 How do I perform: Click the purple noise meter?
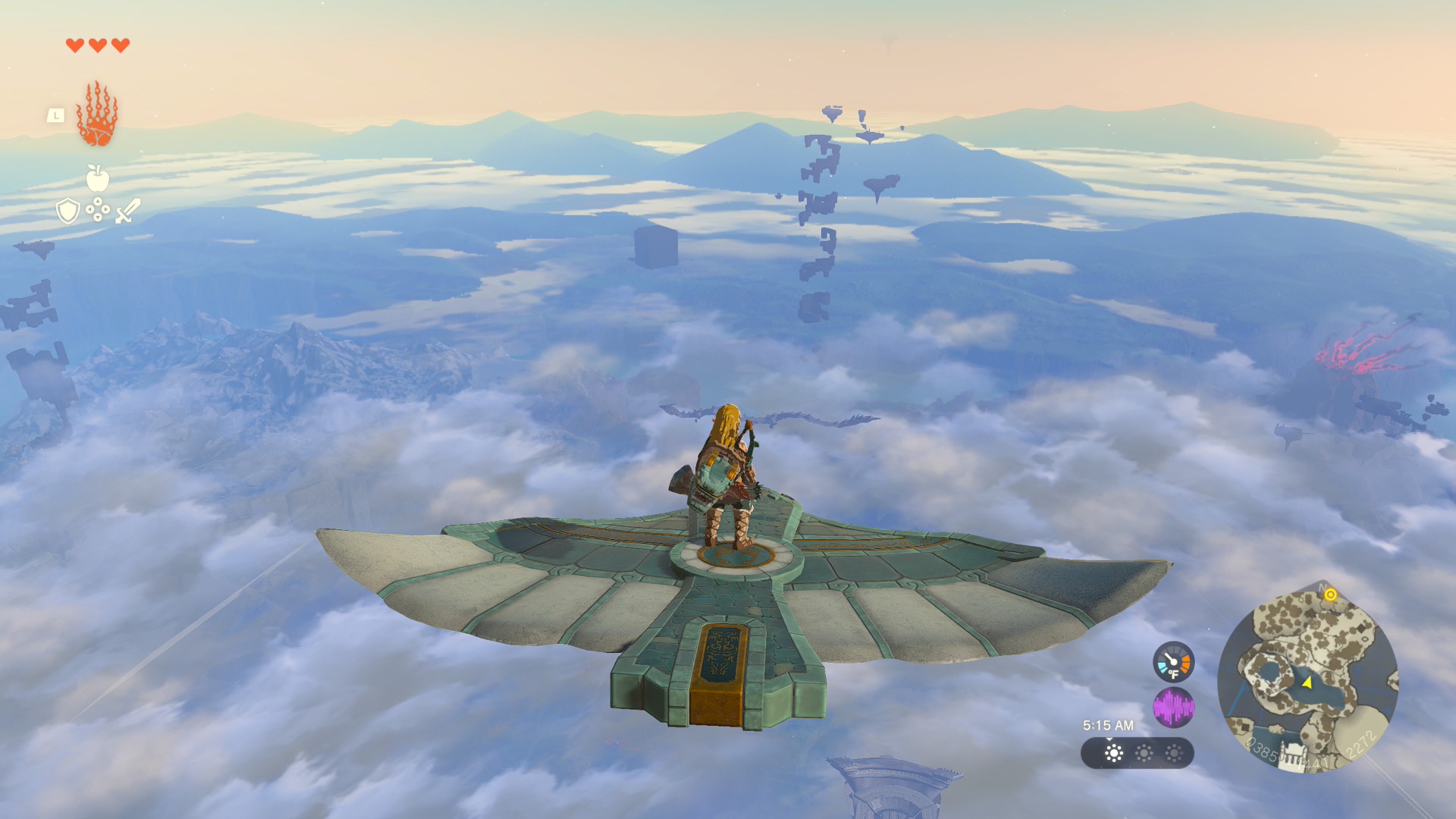click(x=1173, y=708)
